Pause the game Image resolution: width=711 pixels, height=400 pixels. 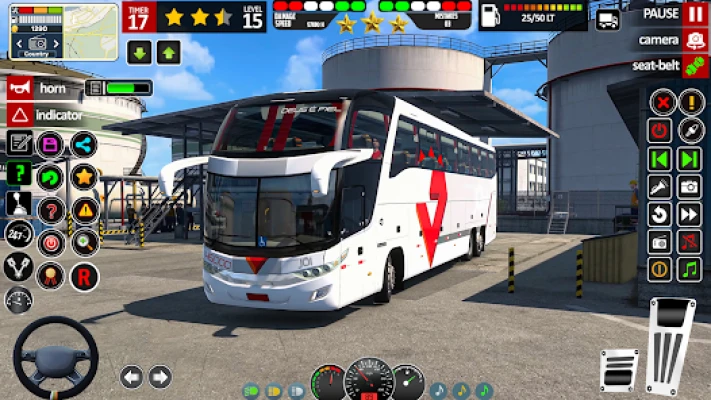[x=695, y=14]
